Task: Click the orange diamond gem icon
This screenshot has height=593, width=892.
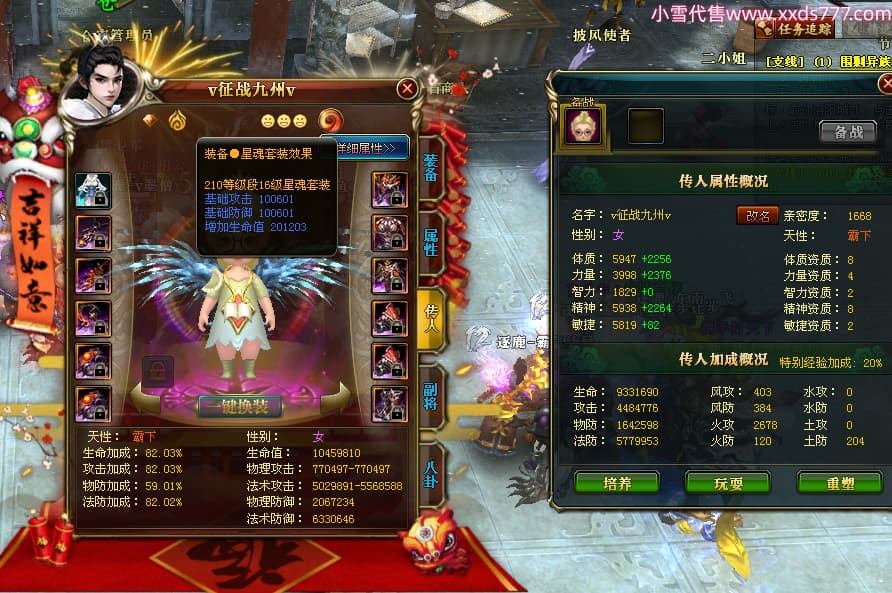Action: (150, 120)
